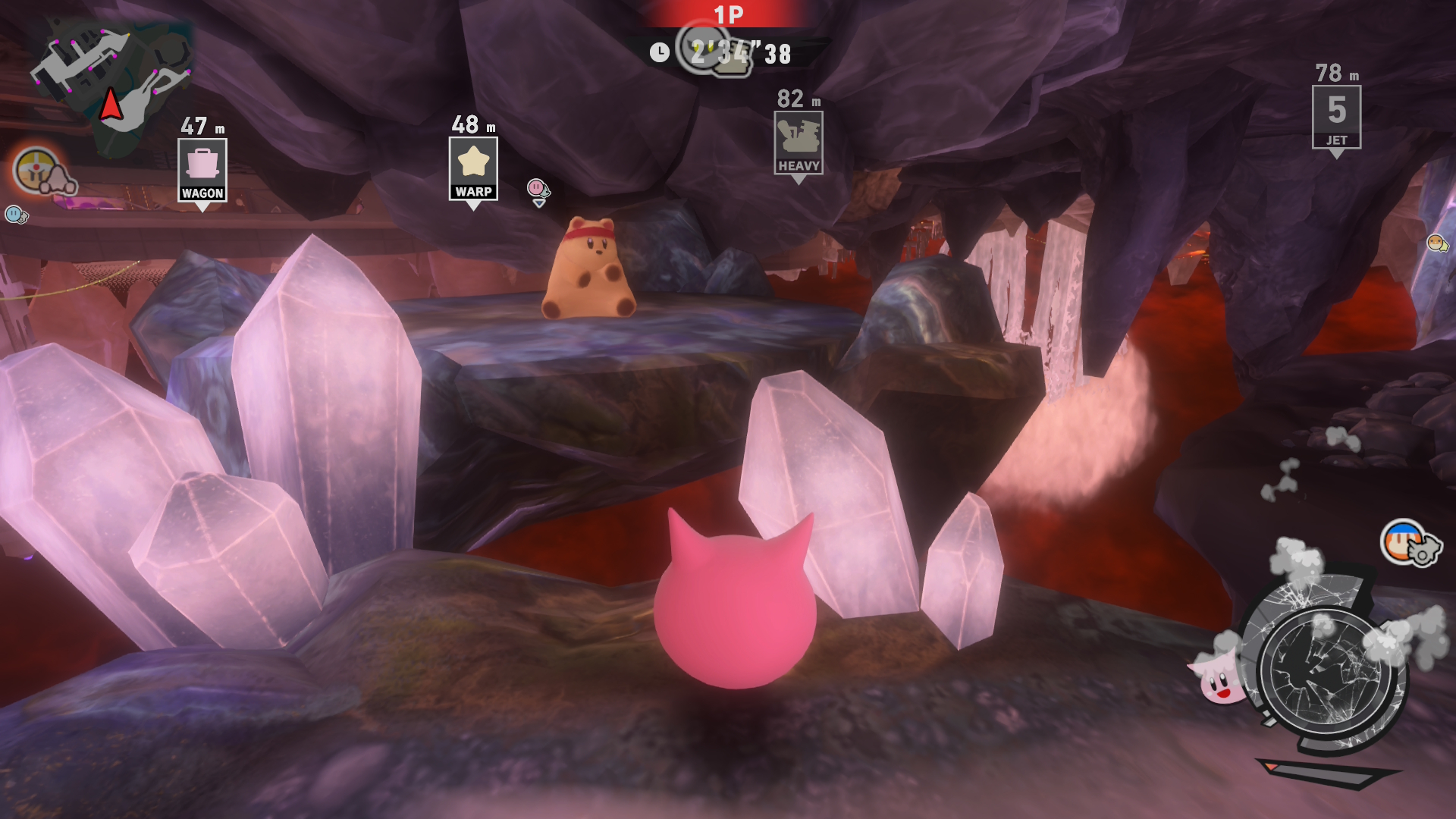
Task: Select the JET machine marker
Action: [1336, 117]
